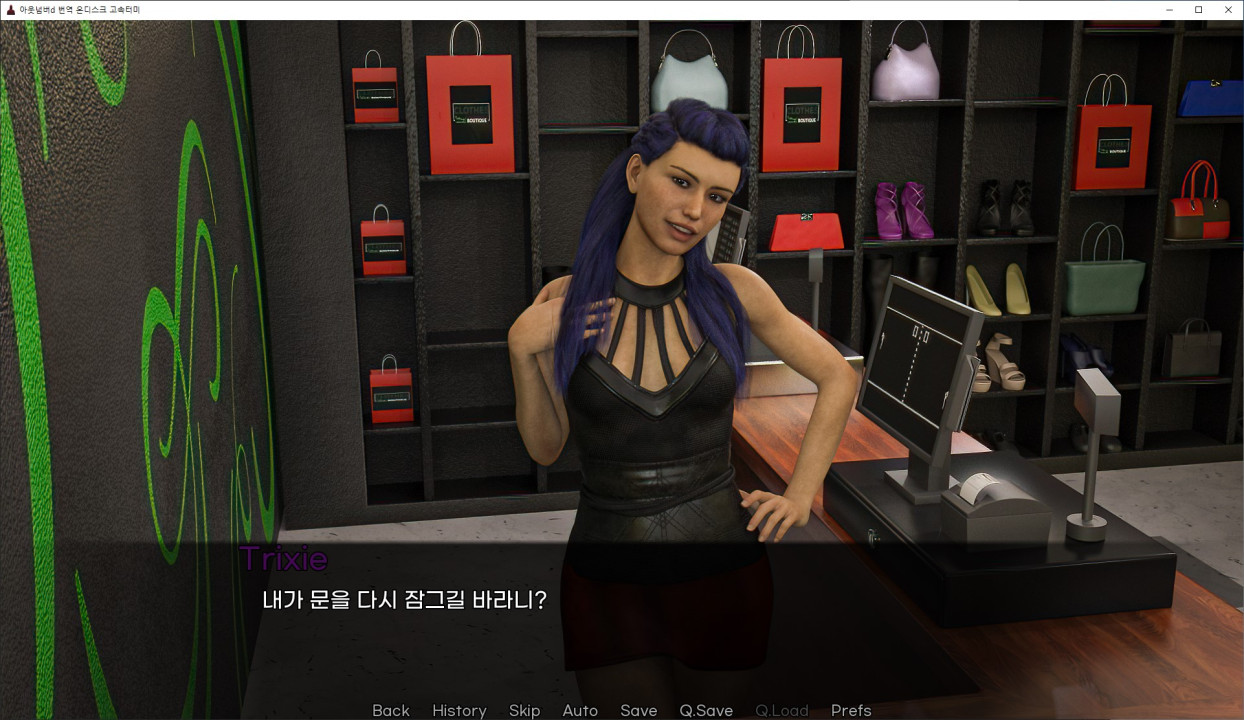Quick save with Q.Save
Viewport: 1244px width, 720px height.
coord(706,710)
